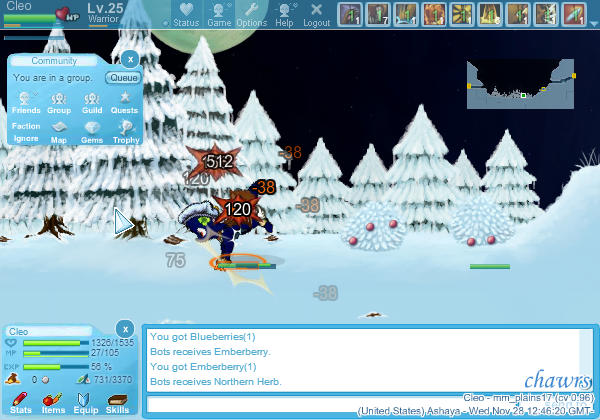Open the Status menu
The image size is (600, 420).
(x=185, y=14)
